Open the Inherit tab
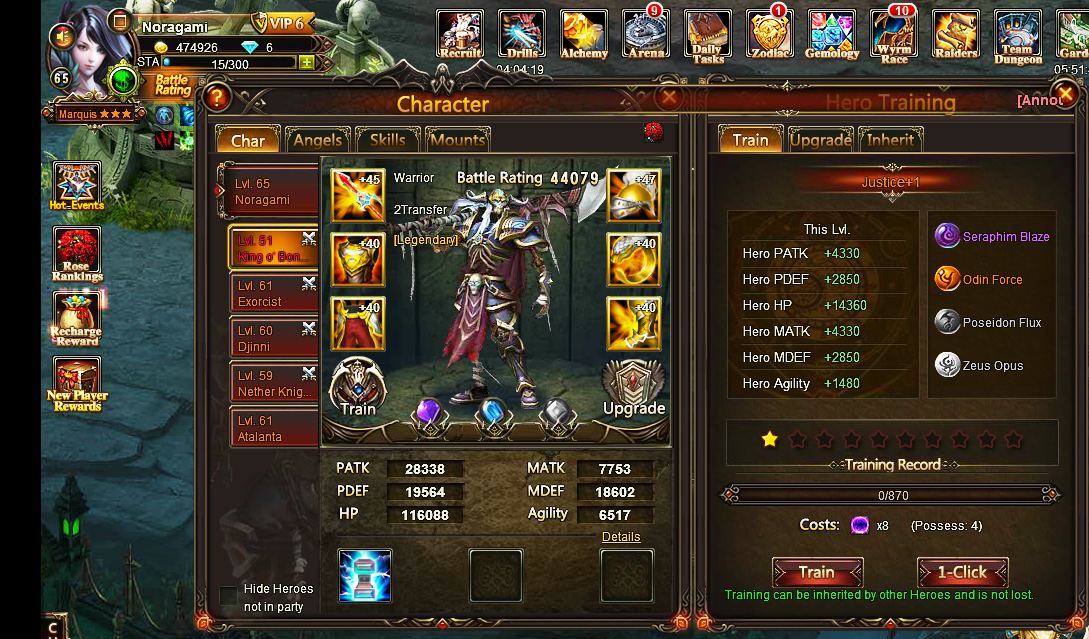Viewport: 1089px width, 639px height. tap(890, 140)
